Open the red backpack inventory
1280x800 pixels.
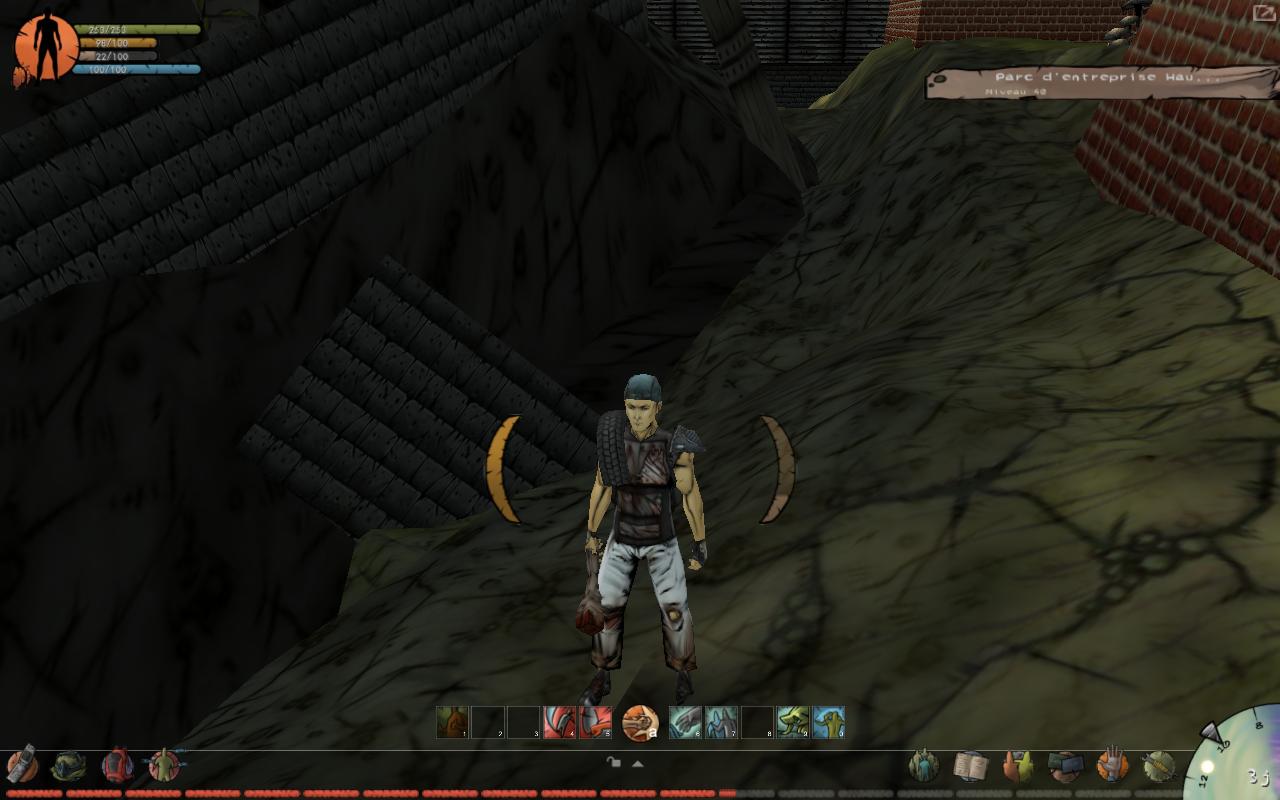pos(117,766)
